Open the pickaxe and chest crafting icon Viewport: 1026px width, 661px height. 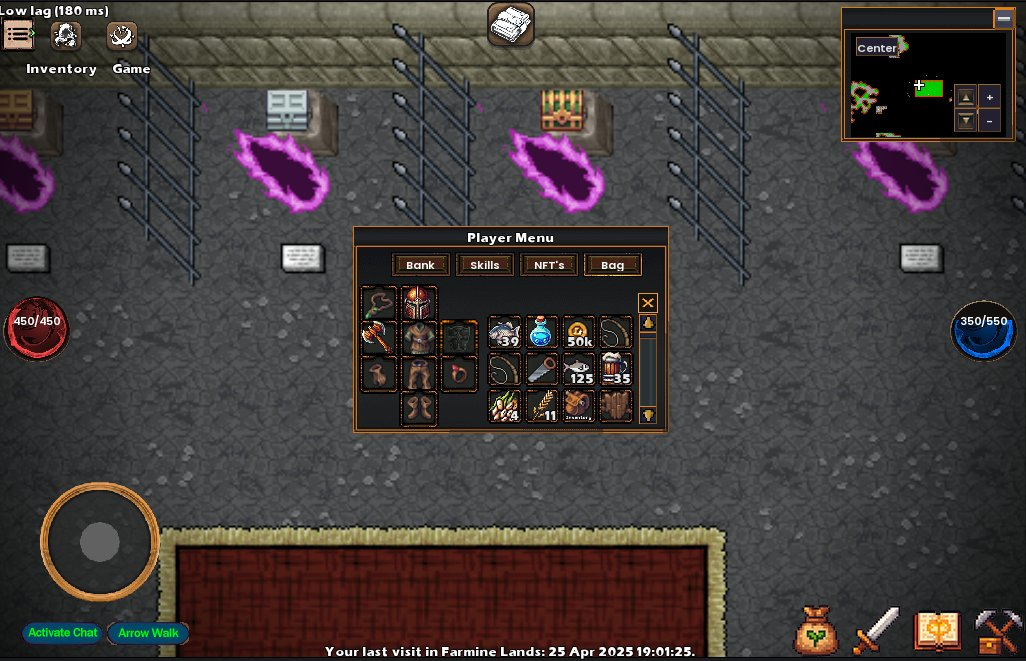996,630
